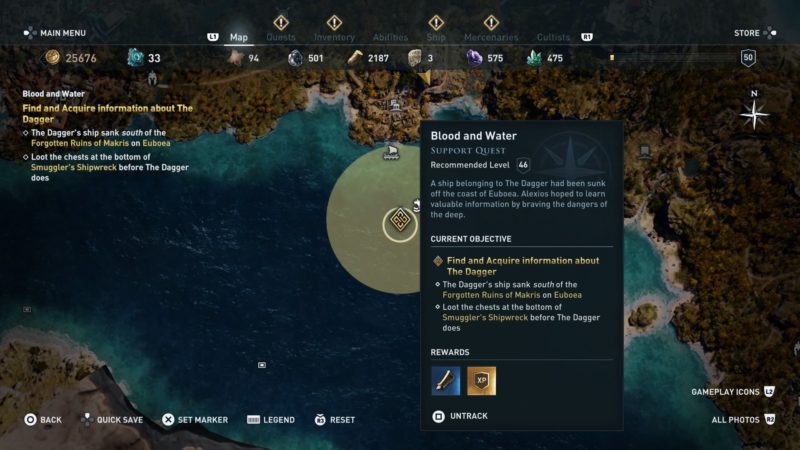Click the ship icon on the map
This screenshot has height=450, width=800.
point(391,152)
